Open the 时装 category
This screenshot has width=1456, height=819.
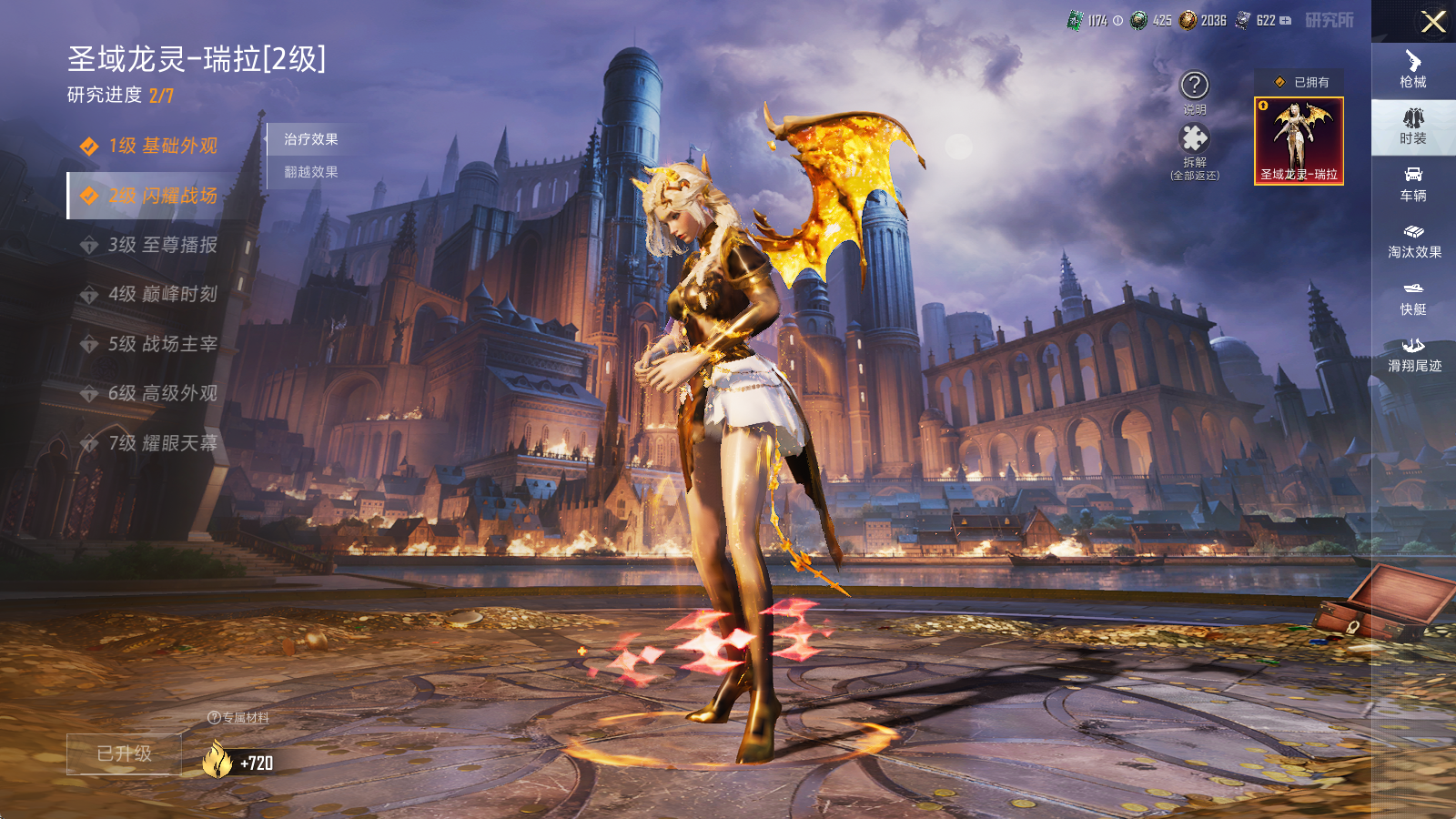(x=1413, y=126)
